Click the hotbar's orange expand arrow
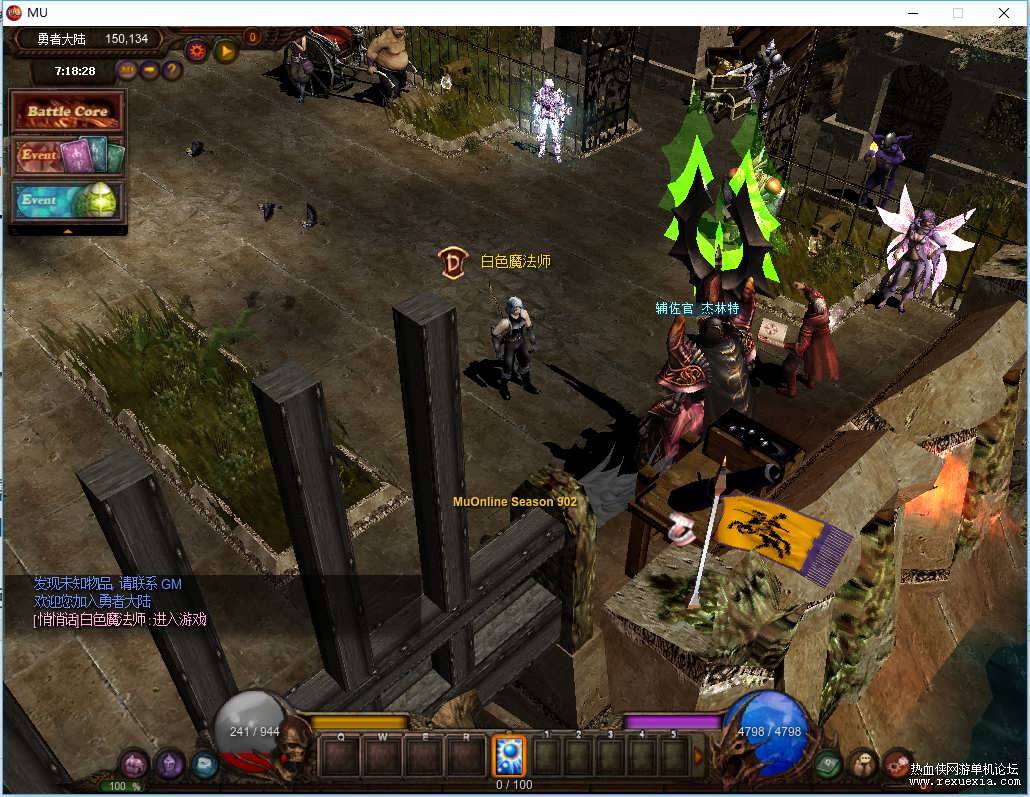 pyautogui.click(x=699, y=755)
